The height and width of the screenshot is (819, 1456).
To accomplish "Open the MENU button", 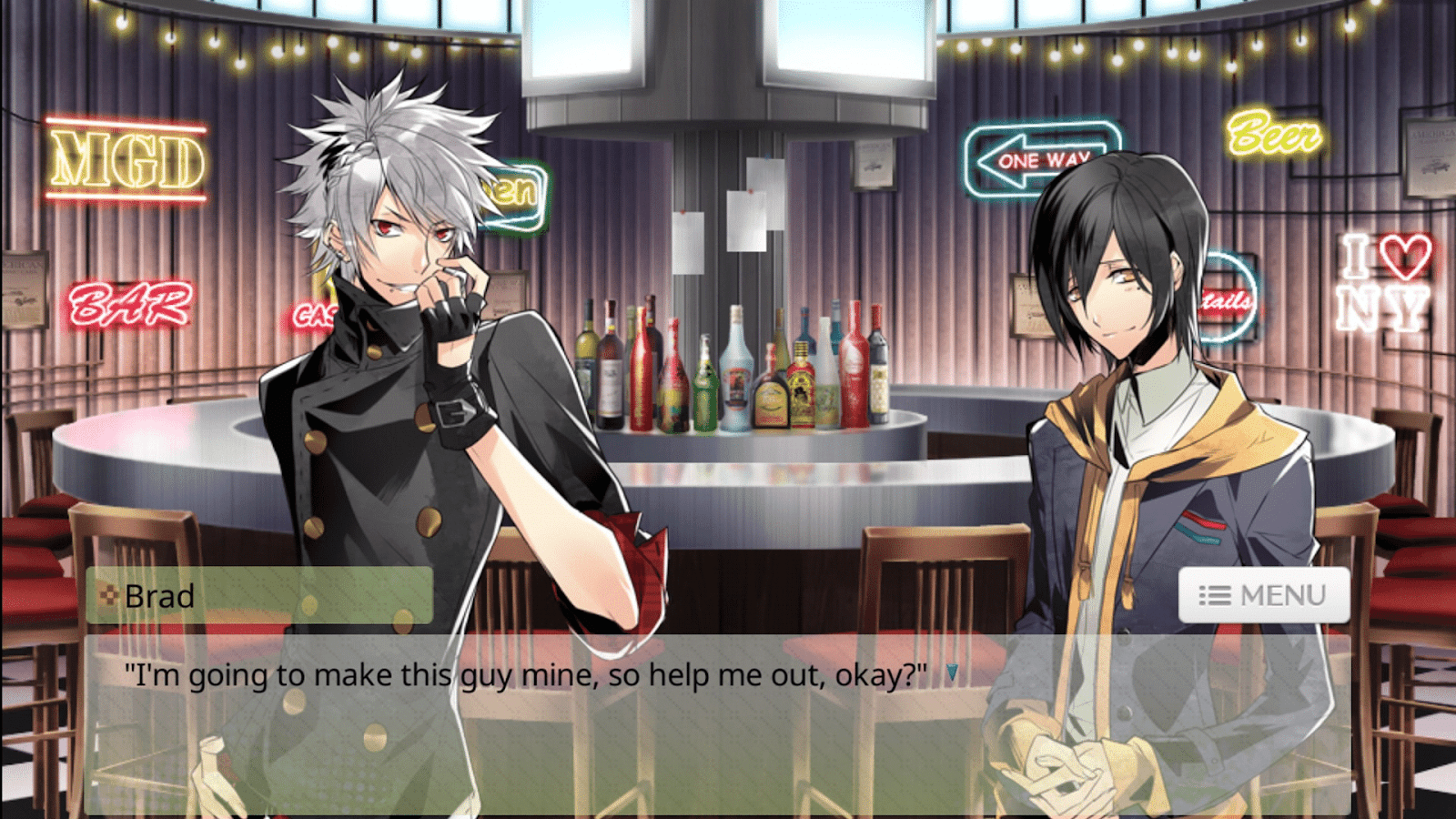I will pos(1263,596).
